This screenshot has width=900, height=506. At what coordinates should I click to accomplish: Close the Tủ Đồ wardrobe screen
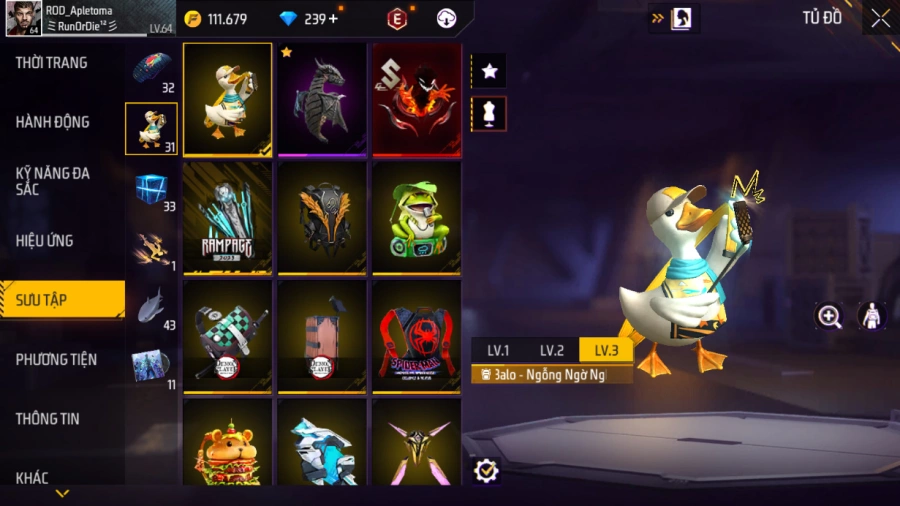coord(880,18)
